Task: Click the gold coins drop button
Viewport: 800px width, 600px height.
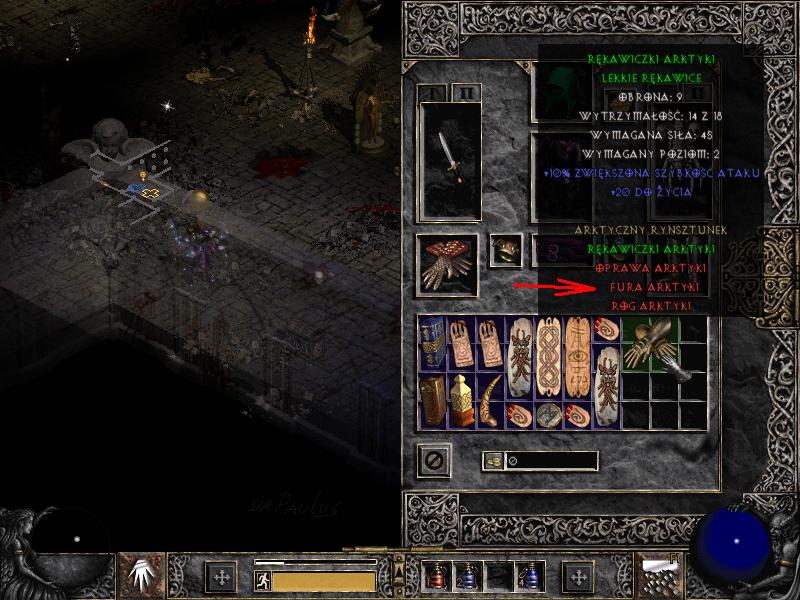Action: (x=492, y=461)
